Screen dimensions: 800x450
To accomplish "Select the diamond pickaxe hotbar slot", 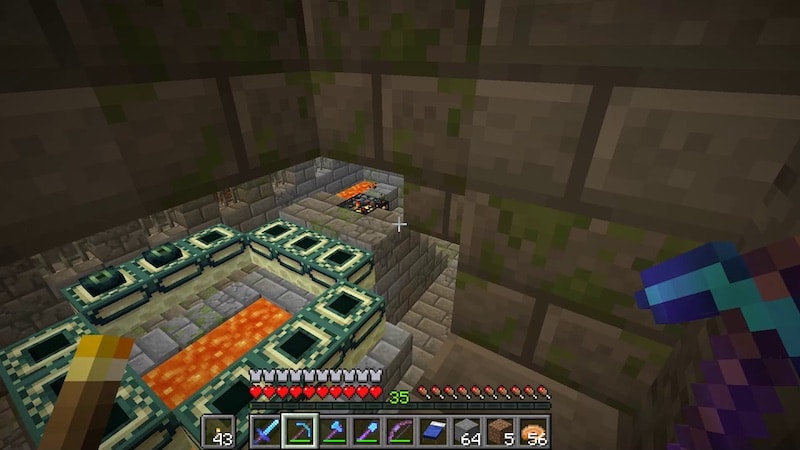I will [300, 432].
